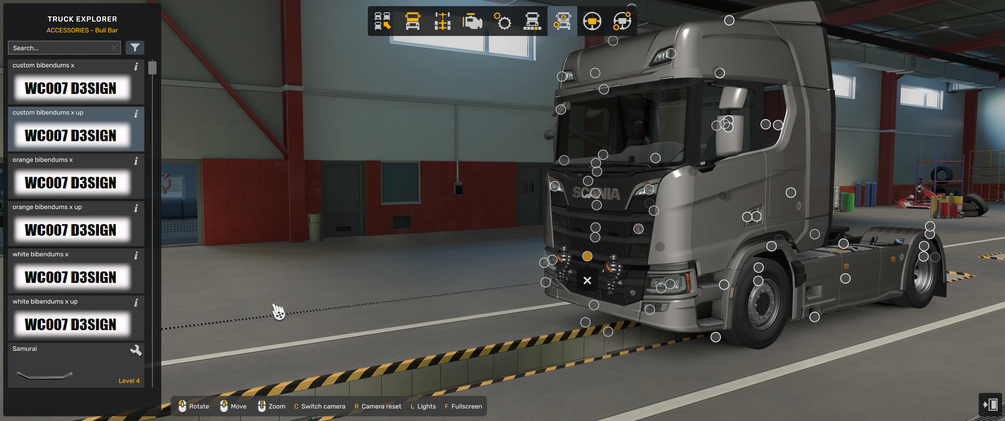Viewport: 1005px width, 421px height.
Task: Open the truck paint job category
Action: coord(532,22)
